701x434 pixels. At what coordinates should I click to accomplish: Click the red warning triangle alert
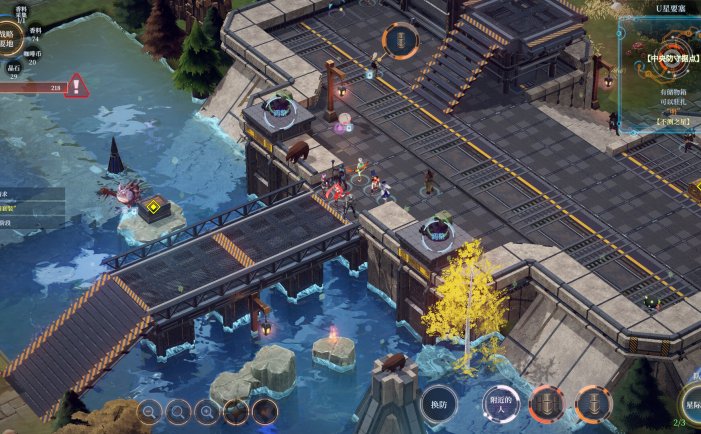click(77, 86)
